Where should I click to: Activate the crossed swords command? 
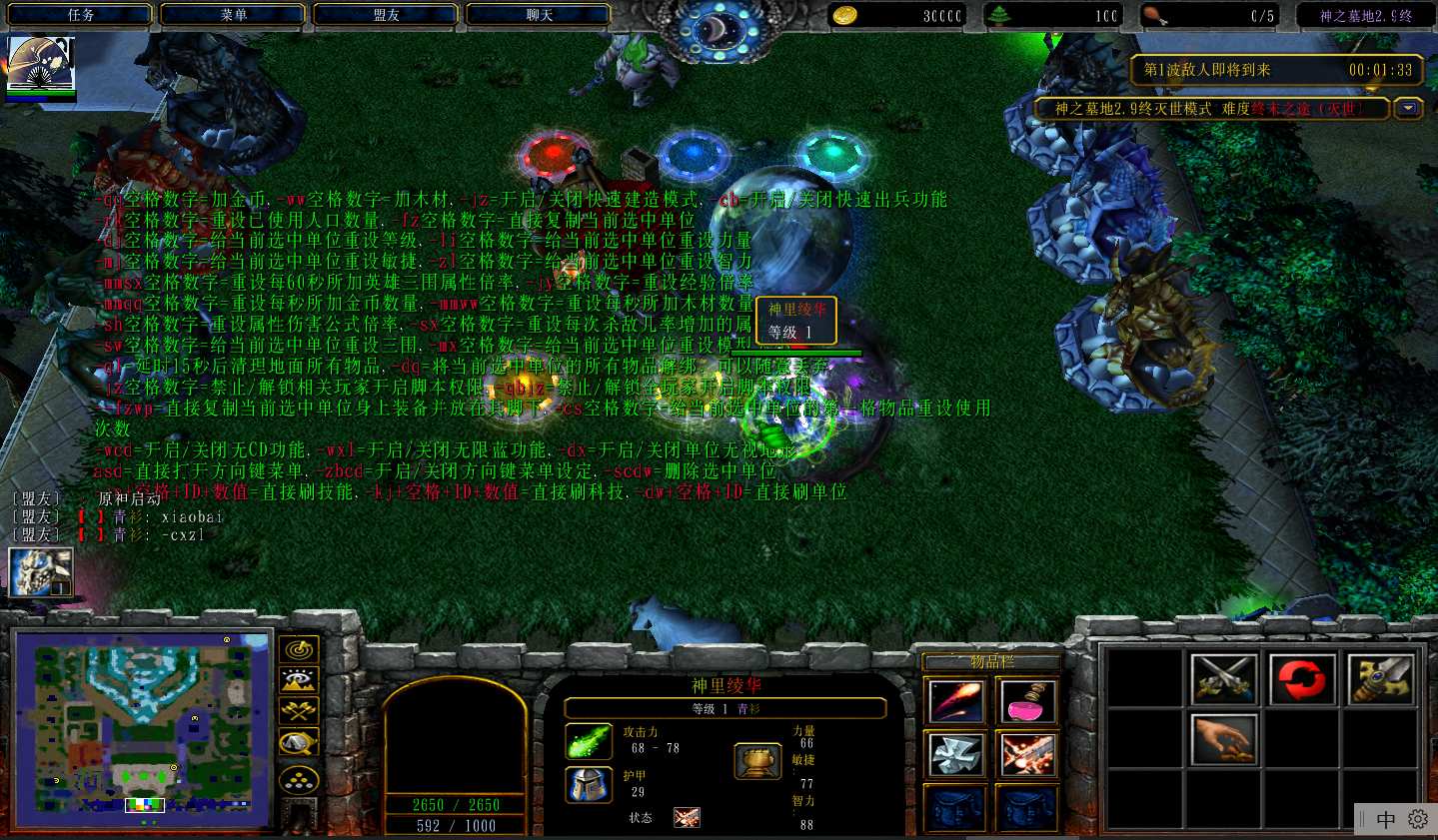point(1224,679)
